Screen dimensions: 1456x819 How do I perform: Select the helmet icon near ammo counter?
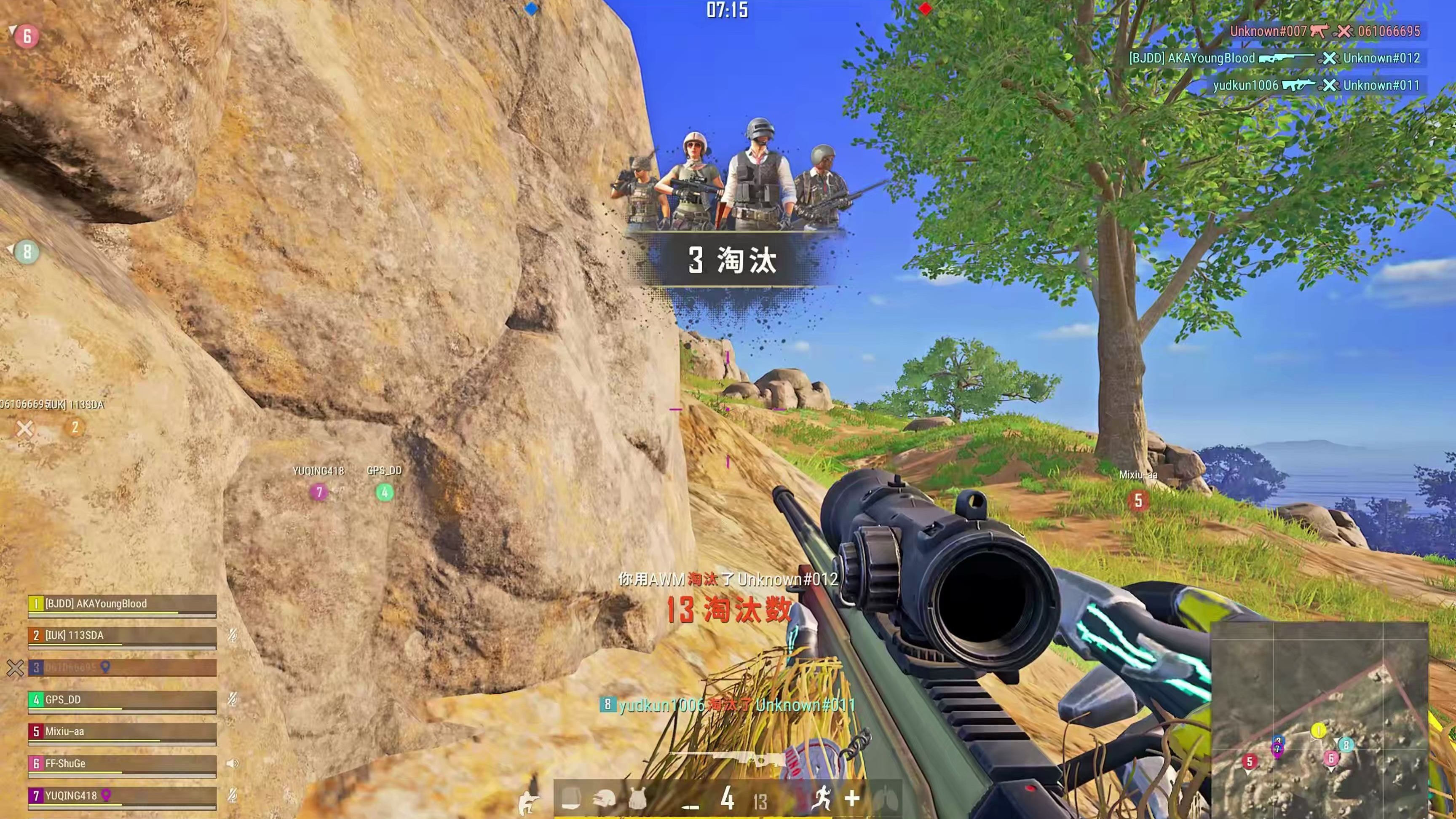point(604,800)
